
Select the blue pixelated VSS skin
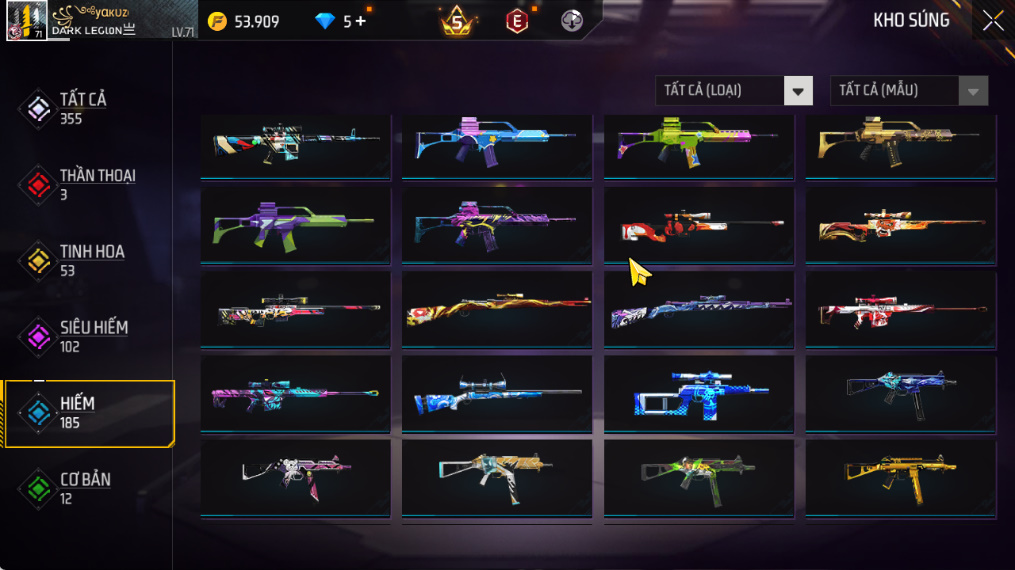698,393
